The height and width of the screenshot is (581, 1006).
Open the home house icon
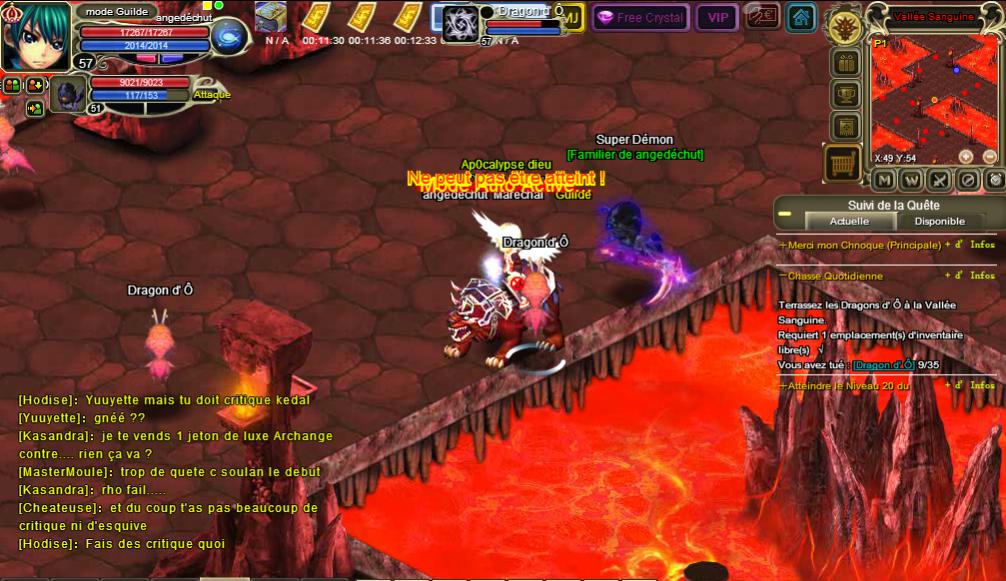coord(800,17)
